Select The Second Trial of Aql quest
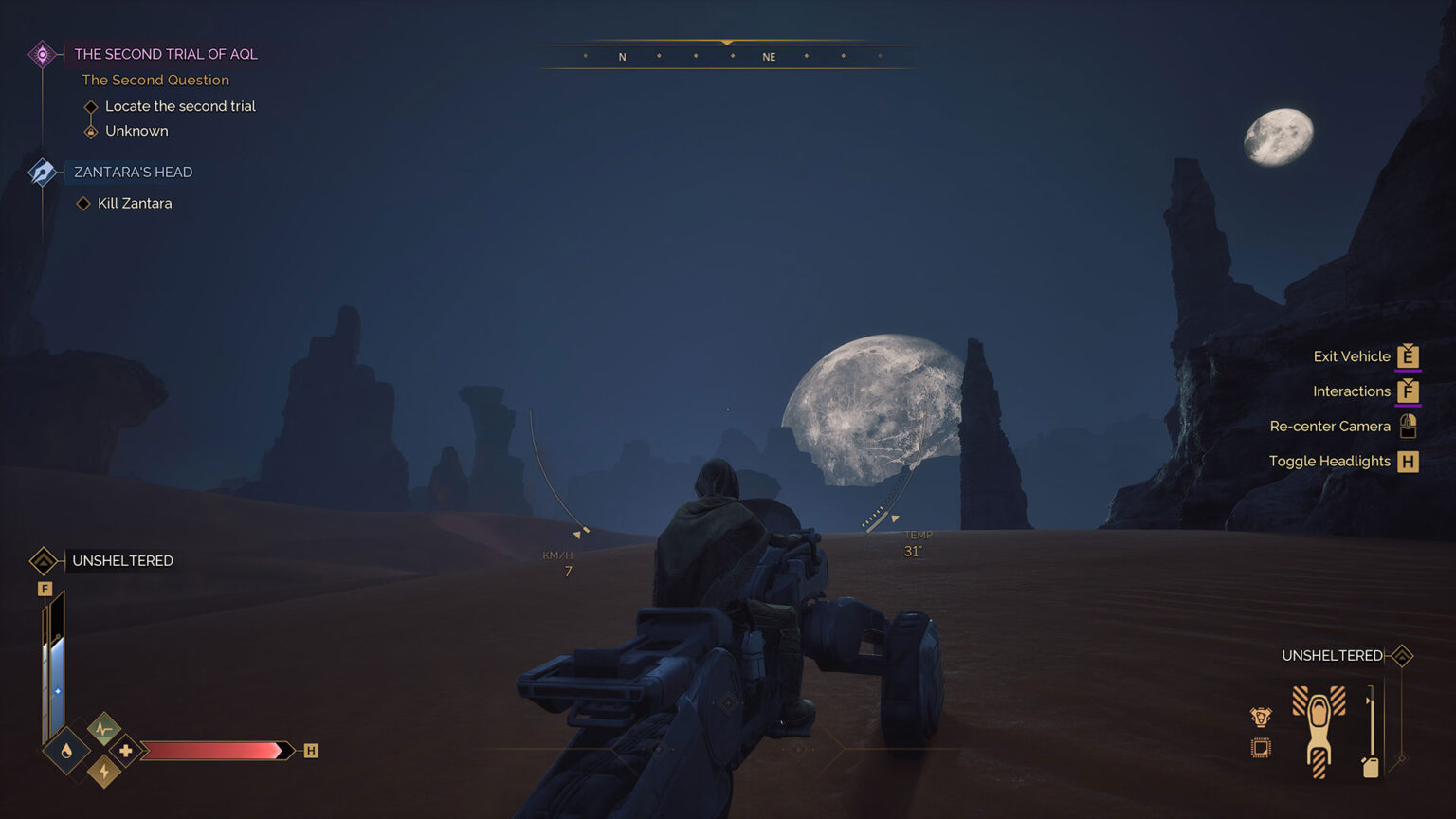This screenshot has width=1456, height=819. [x=165, y=54]
